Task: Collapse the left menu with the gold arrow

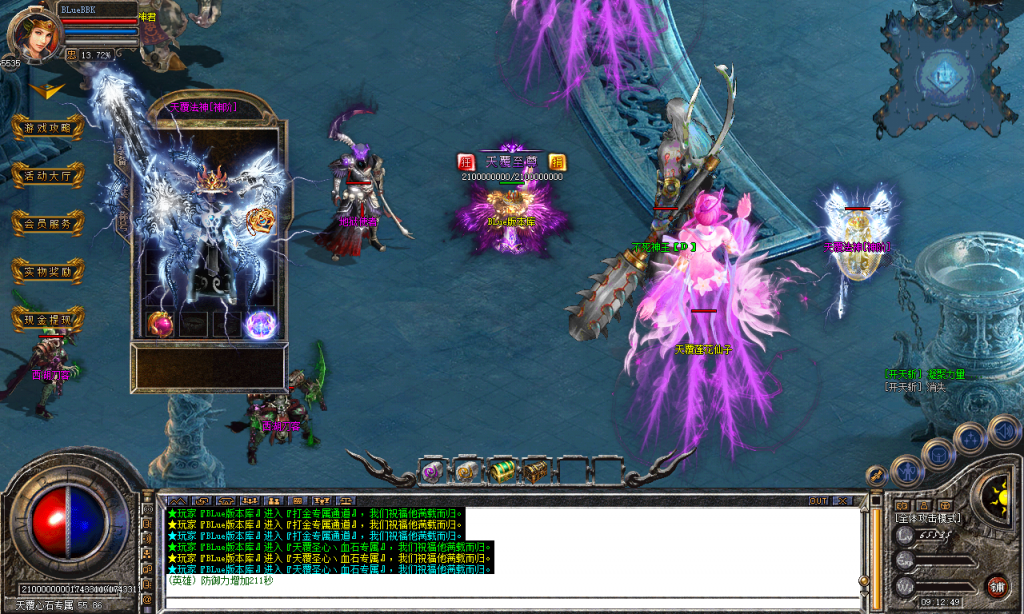Action: point(43,89)
